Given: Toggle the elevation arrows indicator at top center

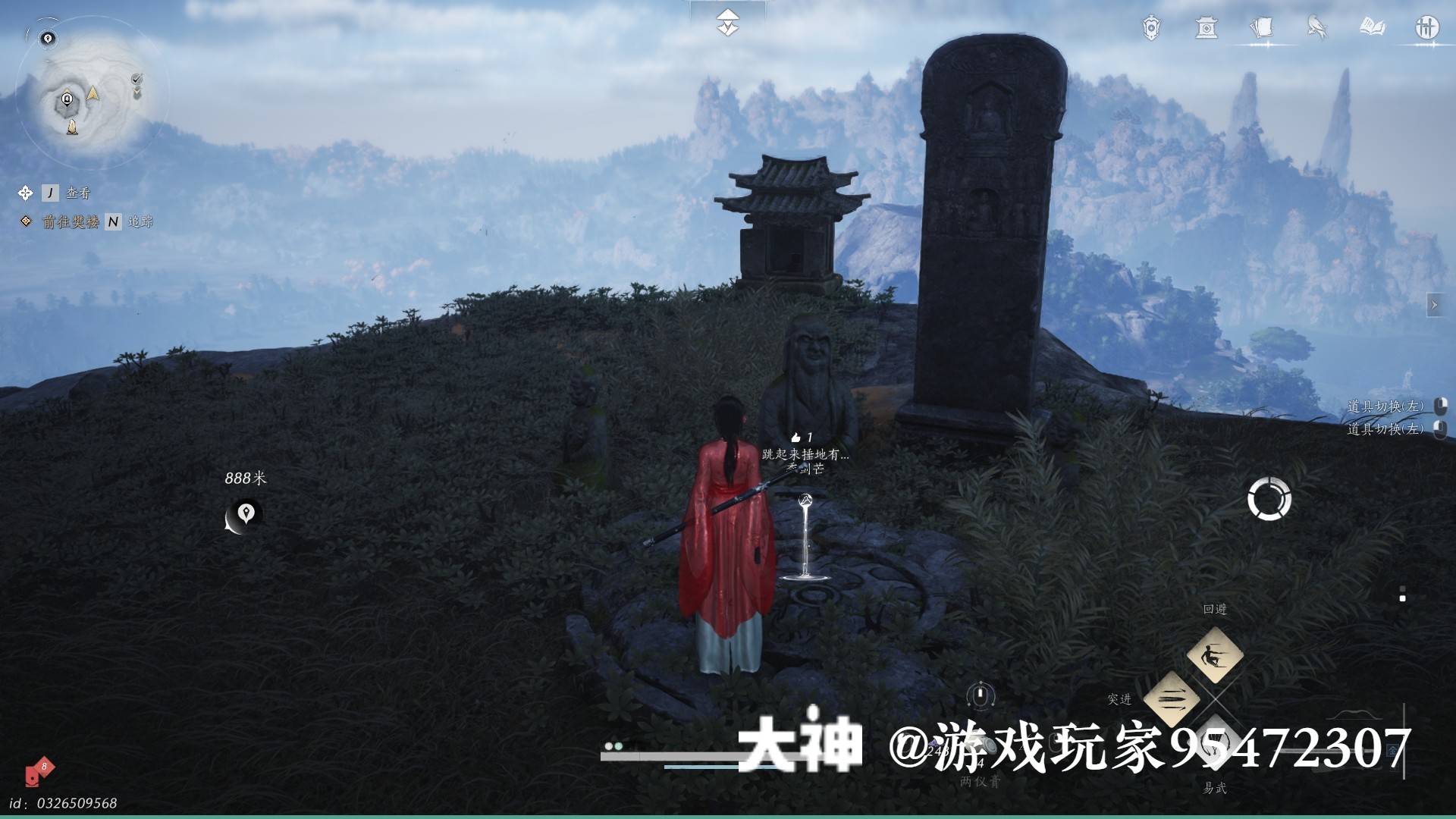Looking at the screenshot, I should pyautogui.click(x=727, y=20).
